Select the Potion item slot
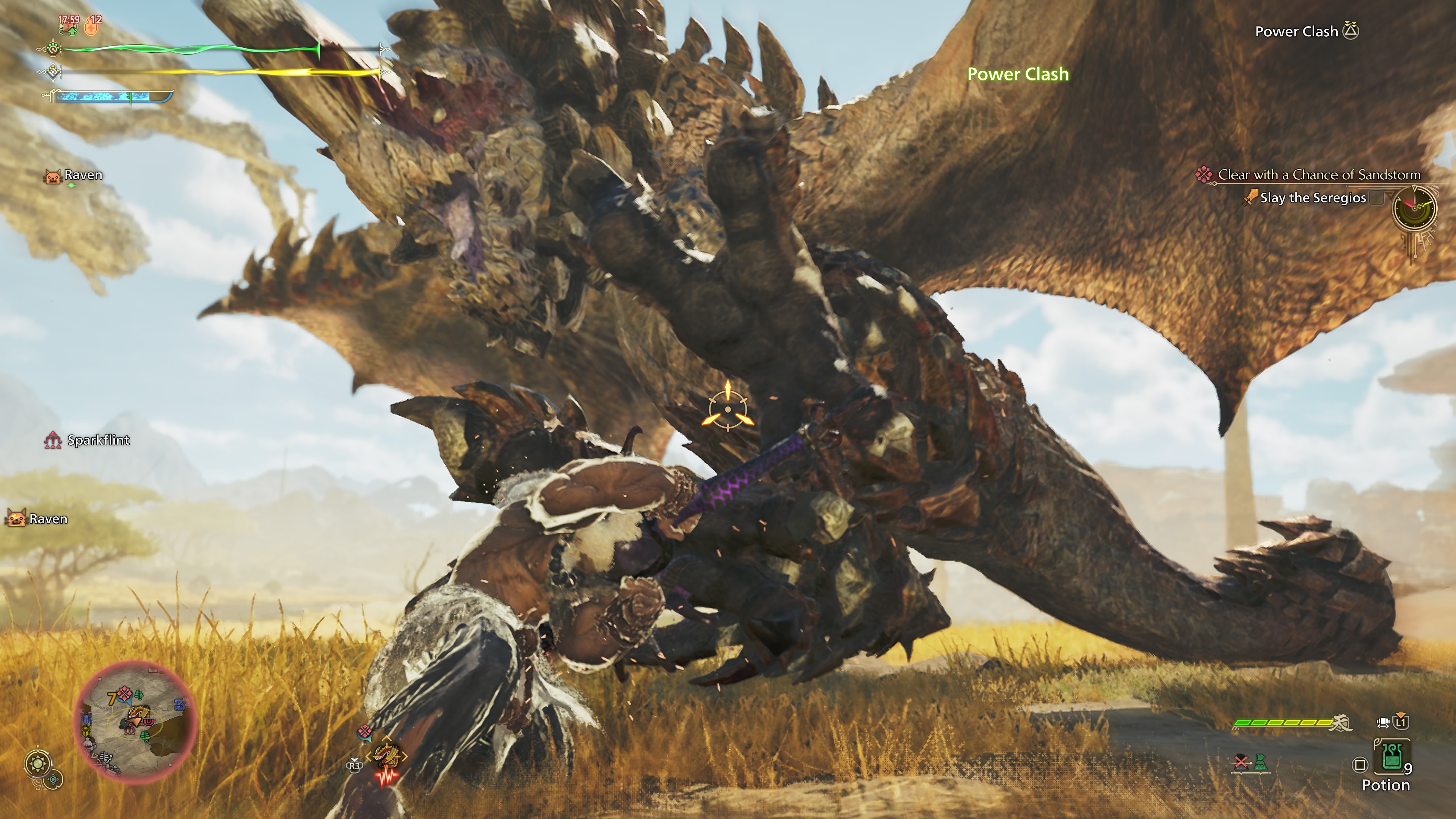 point(1391,756)
